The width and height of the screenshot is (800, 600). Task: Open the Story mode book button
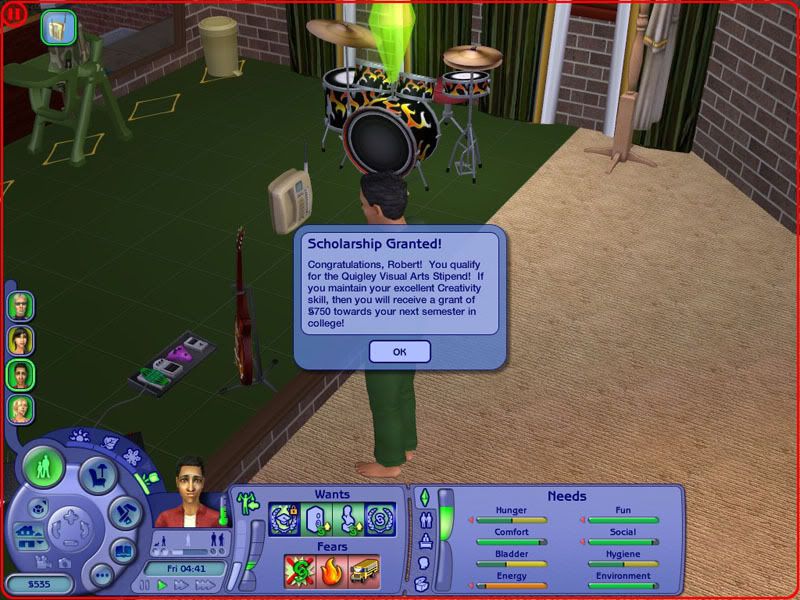click(122, 550)
